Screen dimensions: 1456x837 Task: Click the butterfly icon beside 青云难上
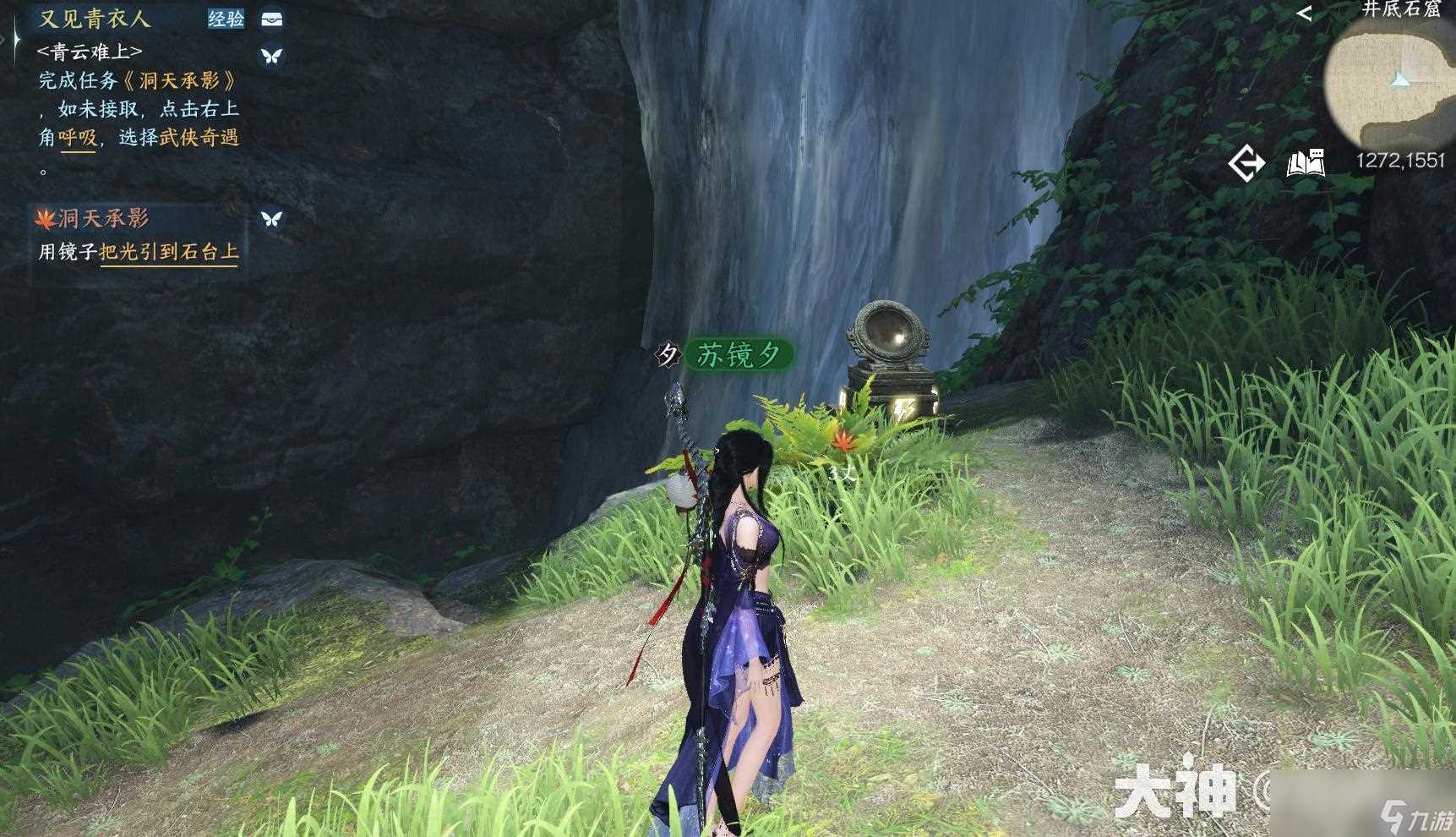click(271, 56)
